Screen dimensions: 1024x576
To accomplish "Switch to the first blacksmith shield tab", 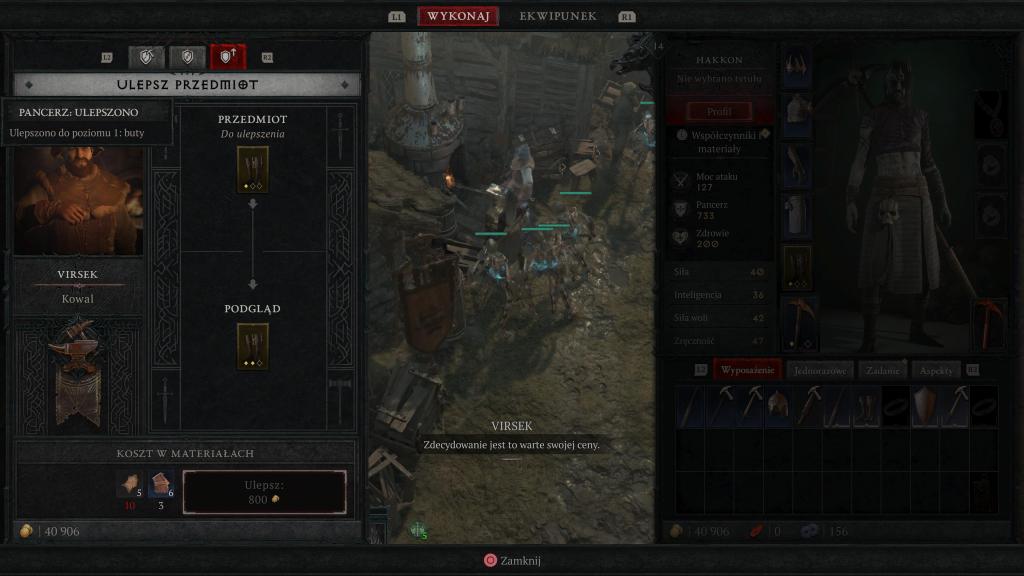I will [147, 57].
